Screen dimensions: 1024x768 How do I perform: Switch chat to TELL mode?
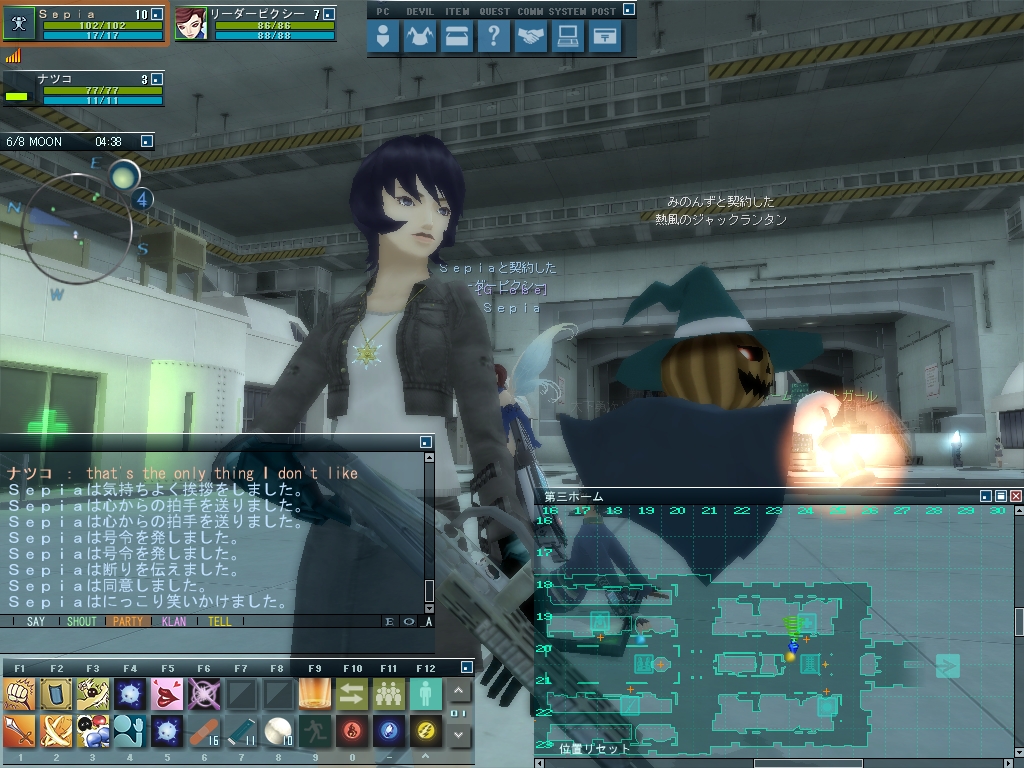click(219, 622)
